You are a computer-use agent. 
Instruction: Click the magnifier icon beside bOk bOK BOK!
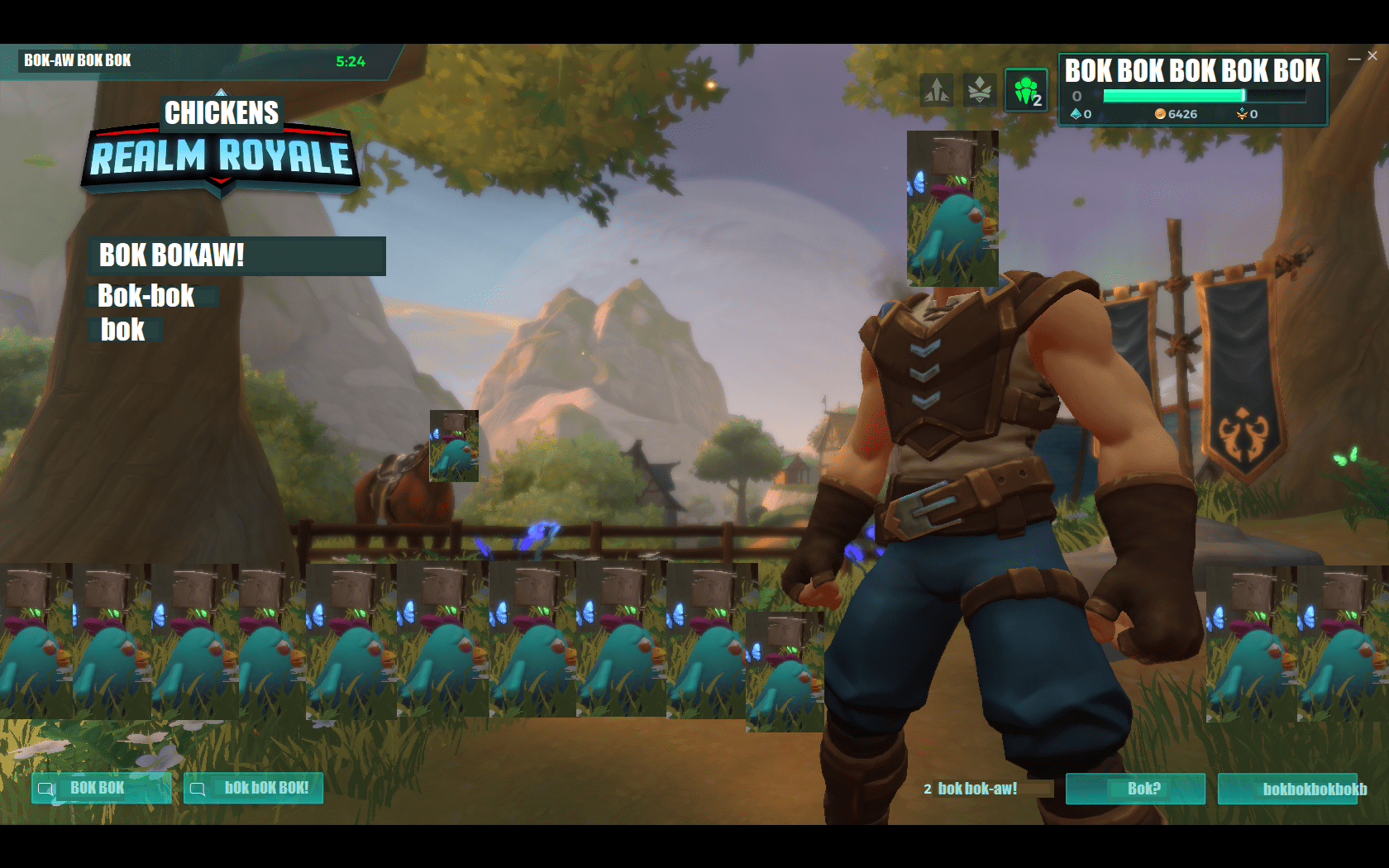coord(198,789)
